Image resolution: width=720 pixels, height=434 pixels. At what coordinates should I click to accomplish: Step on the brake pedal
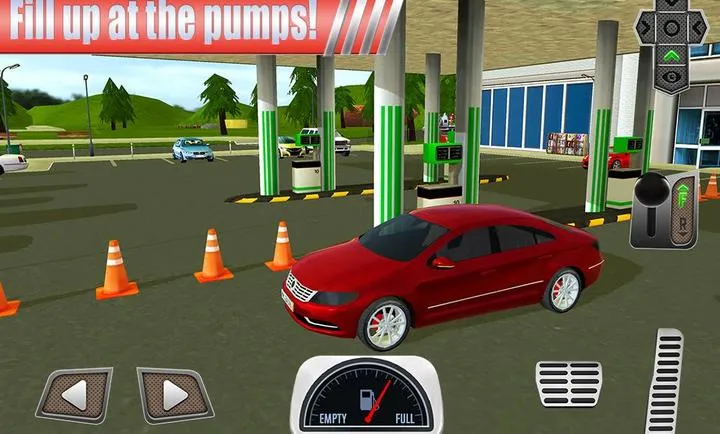[568, 384]
